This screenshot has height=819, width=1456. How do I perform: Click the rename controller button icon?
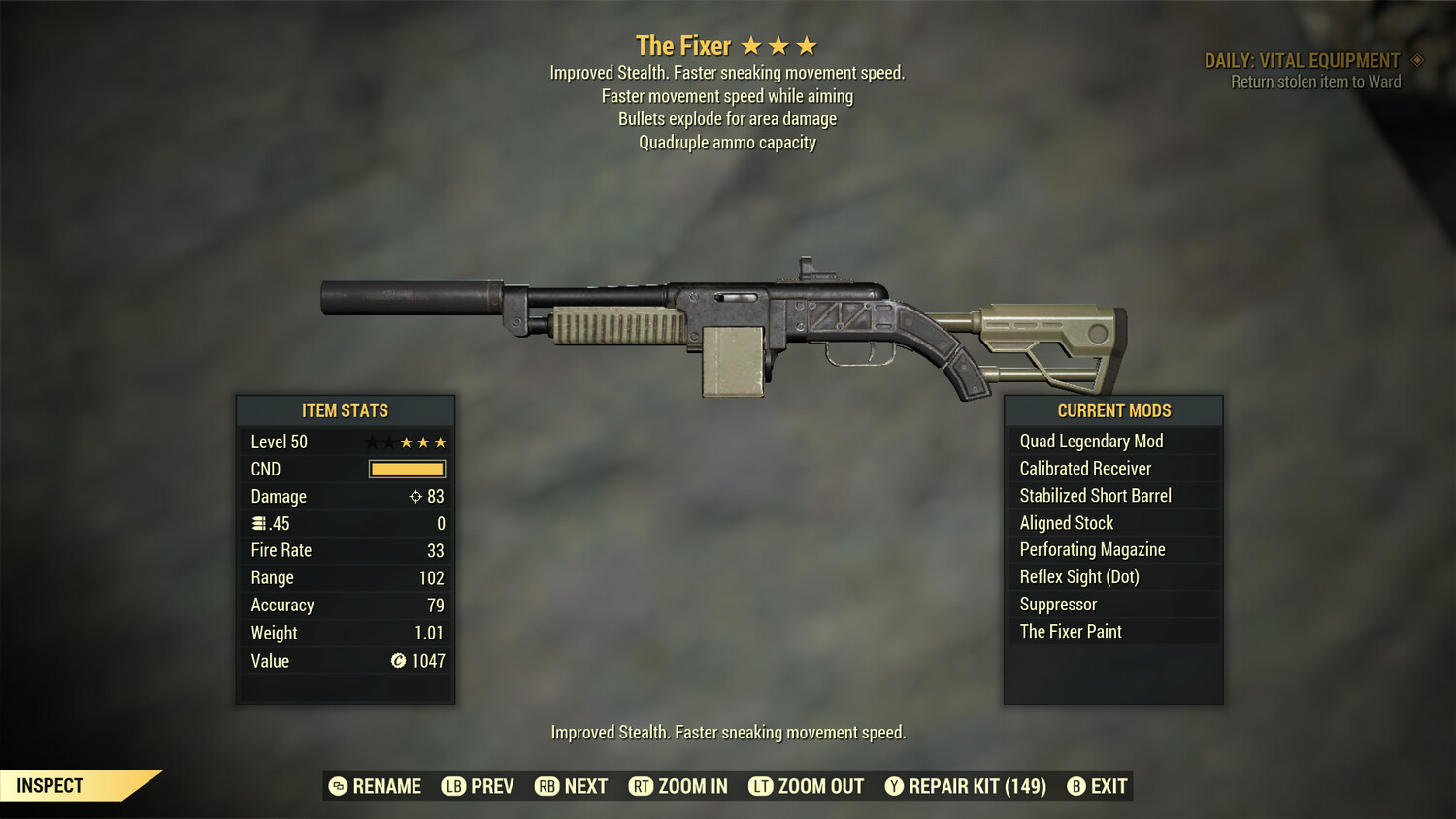[x=337, y=786]
